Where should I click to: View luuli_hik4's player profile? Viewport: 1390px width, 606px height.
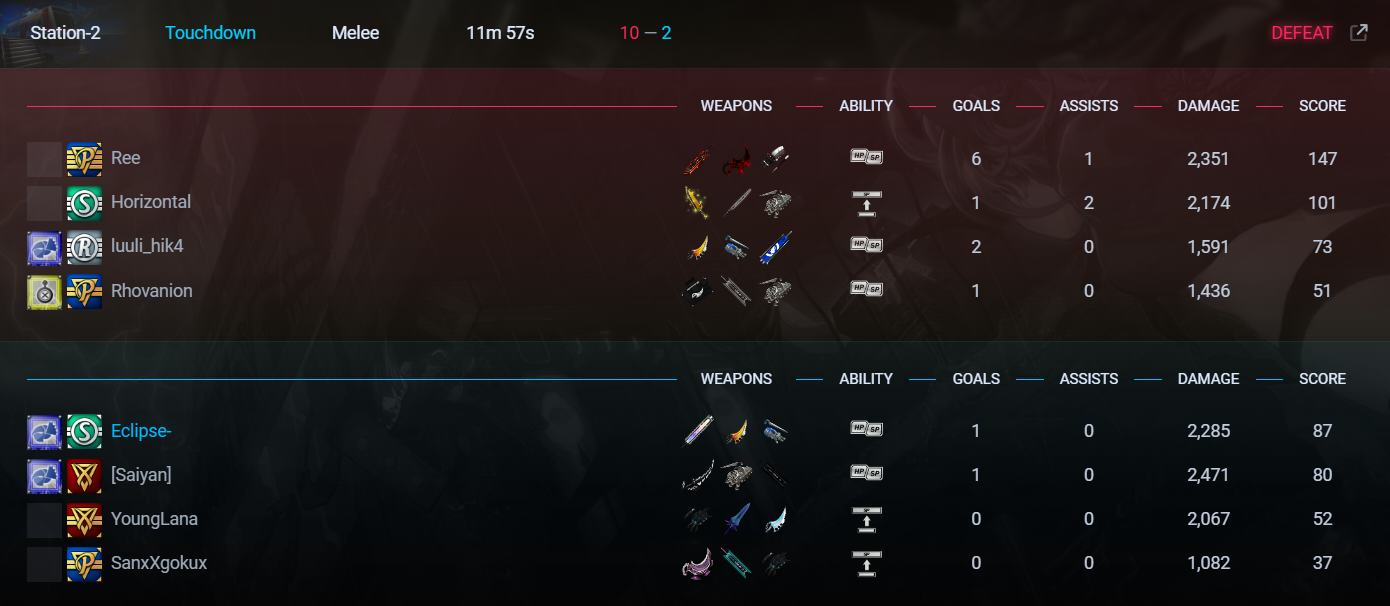147,246
